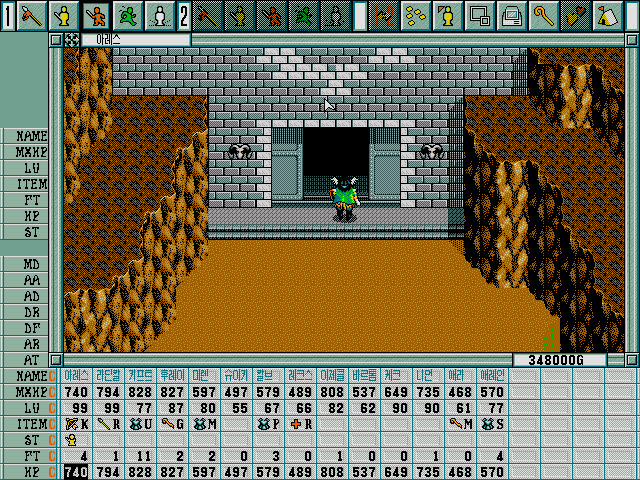Select party member 아레스 in the roster
Image resolution: width=640 pixels, height=480 pixels.
(77, 375)
